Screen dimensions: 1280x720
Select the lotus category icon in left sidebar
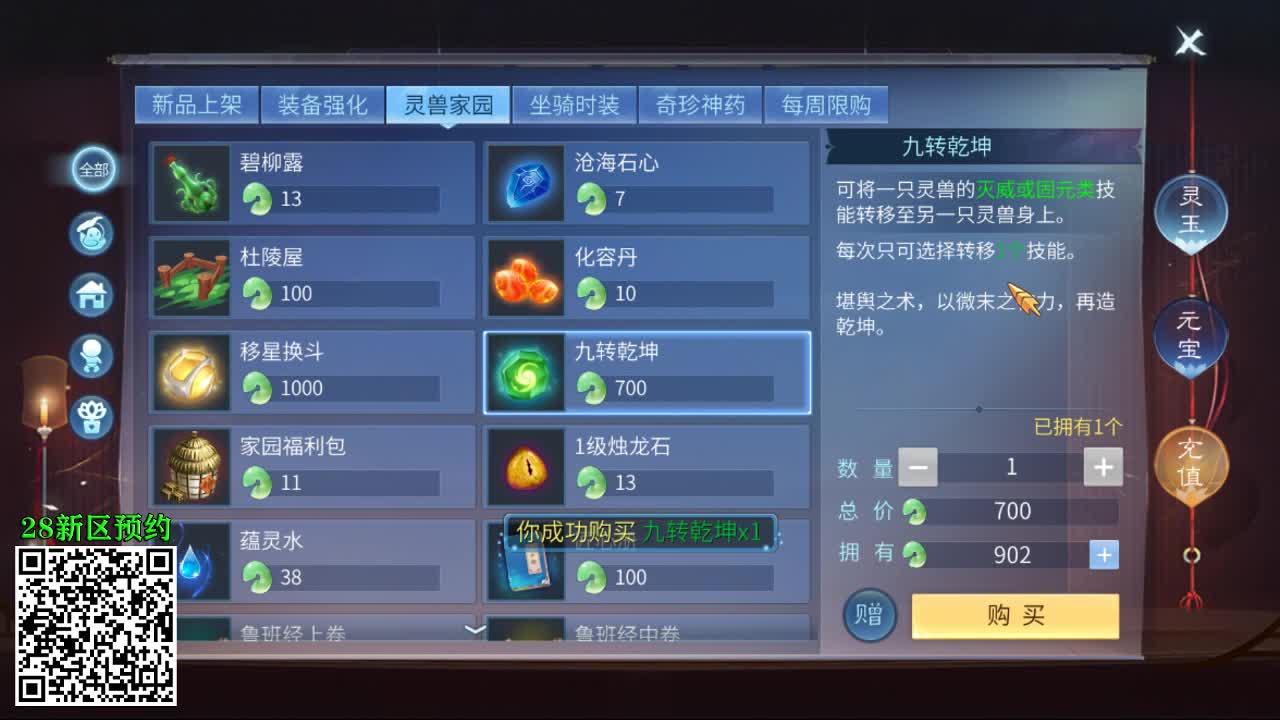91,419
